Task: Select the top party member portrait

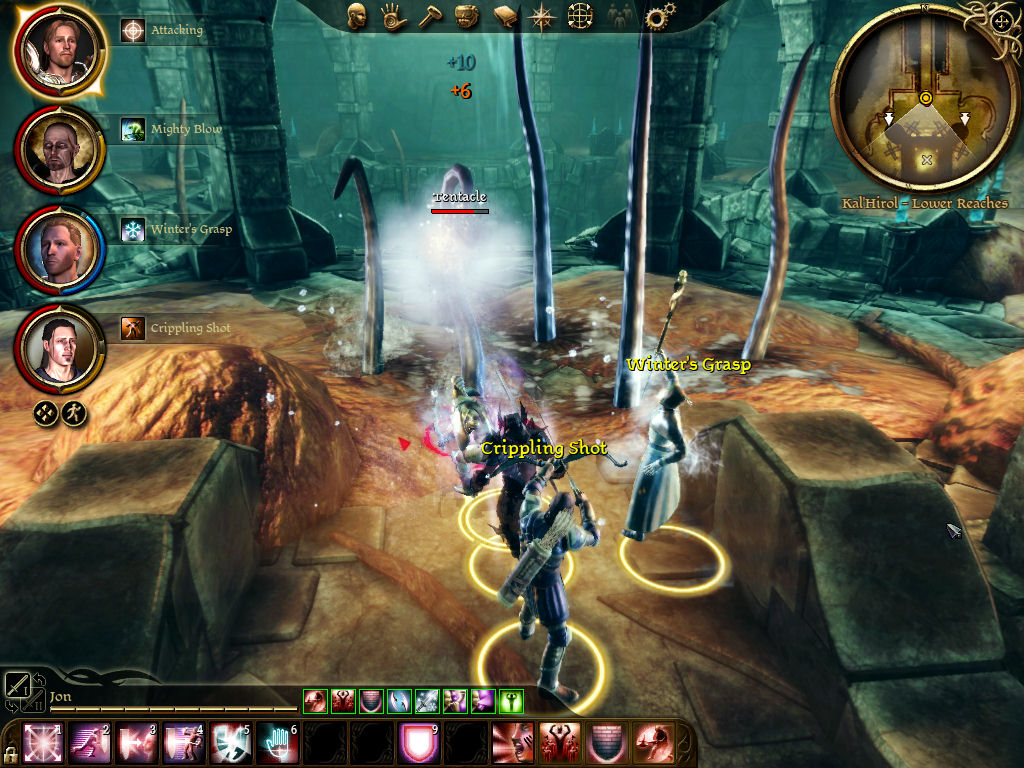Action: [x=60, y=49]
